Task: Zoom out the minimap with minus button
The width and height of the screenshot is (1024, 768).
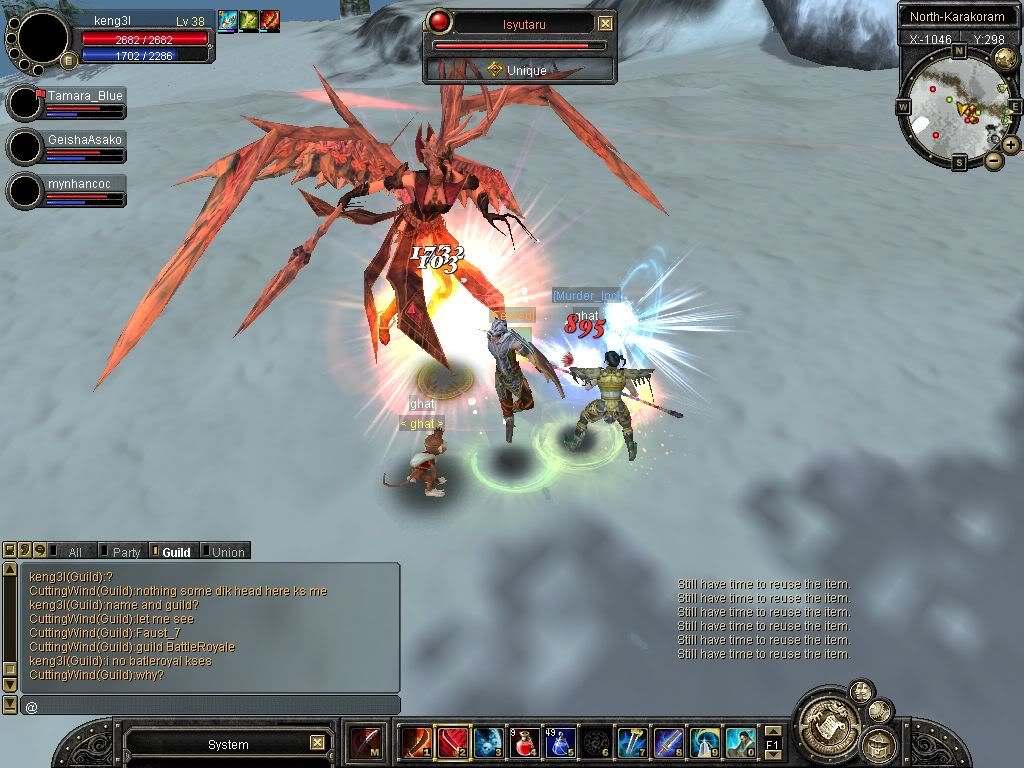Action: point(994,160)
